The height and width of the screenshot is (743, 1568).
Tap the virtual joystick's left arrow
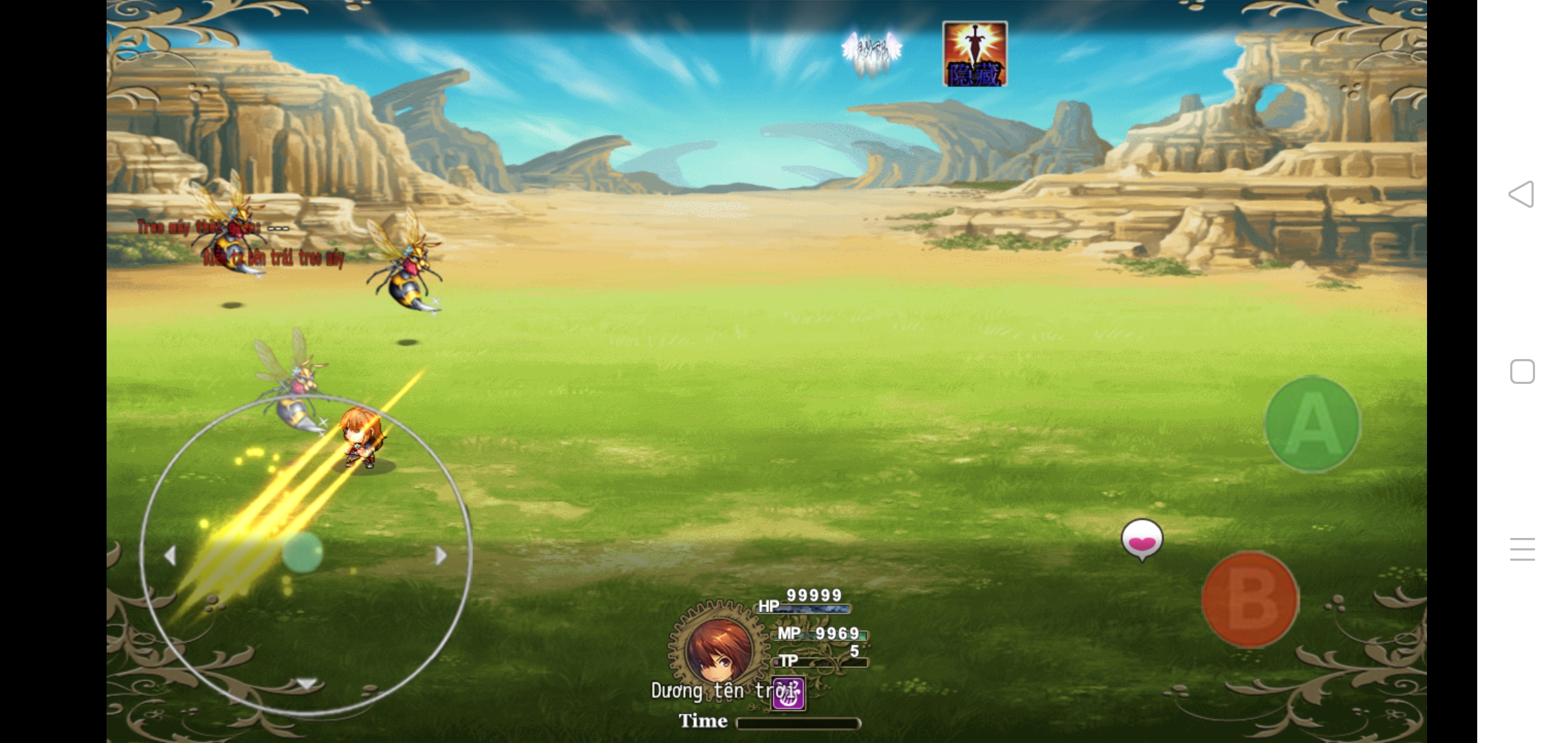pyautogui.click(x=170, y=555)
